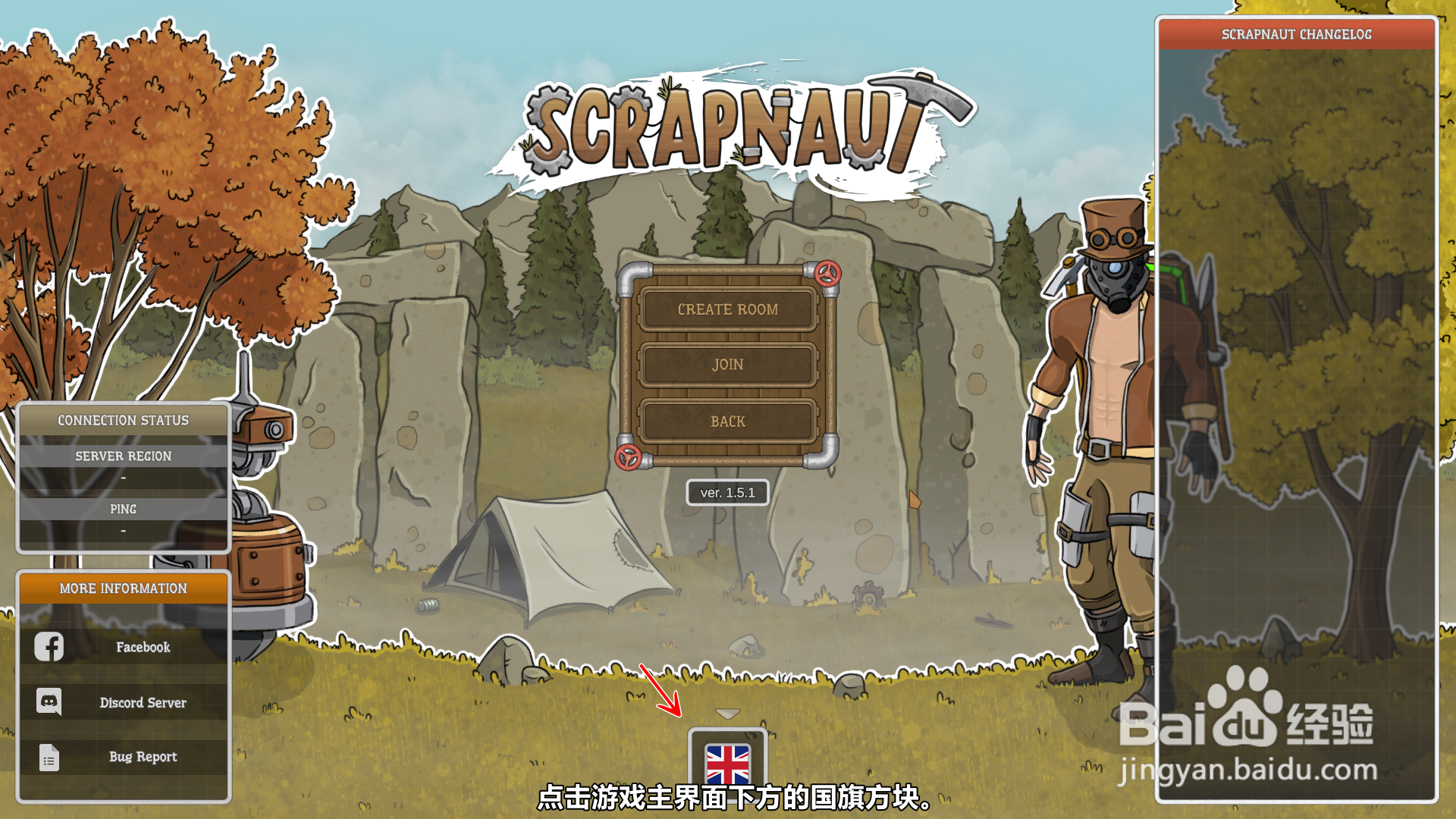The width and height of the screenshot is (1456, 819).
Task: Open the Scrapnaut Changelog header tab
Action: (1296, 34)
